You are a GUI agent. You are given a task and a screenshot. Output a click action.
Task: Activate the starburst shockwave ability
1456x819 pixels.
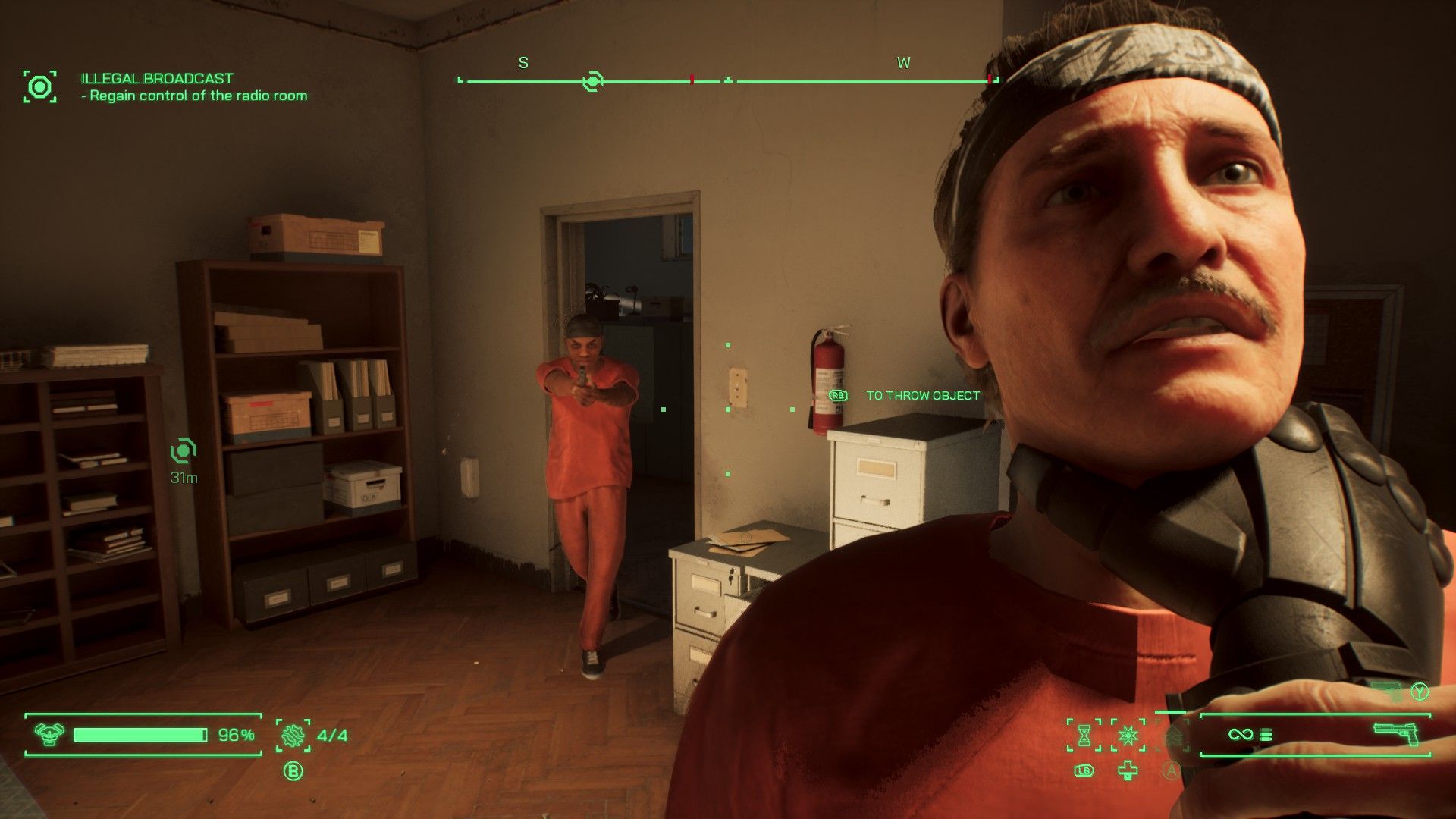[x=1128, y=735]
